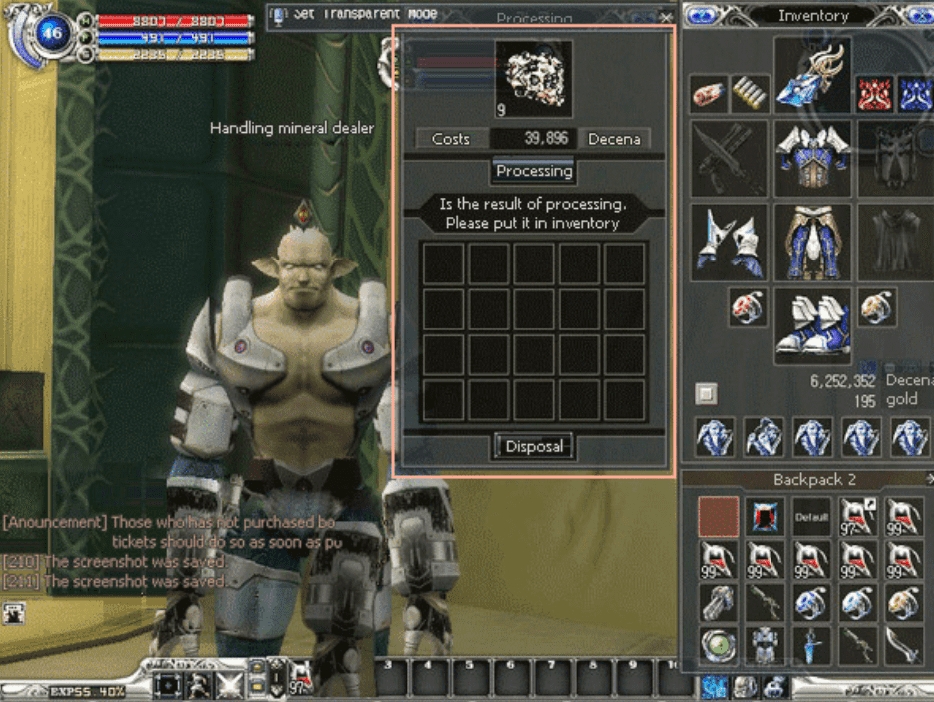Click the Disposal button

pos(534,446)
